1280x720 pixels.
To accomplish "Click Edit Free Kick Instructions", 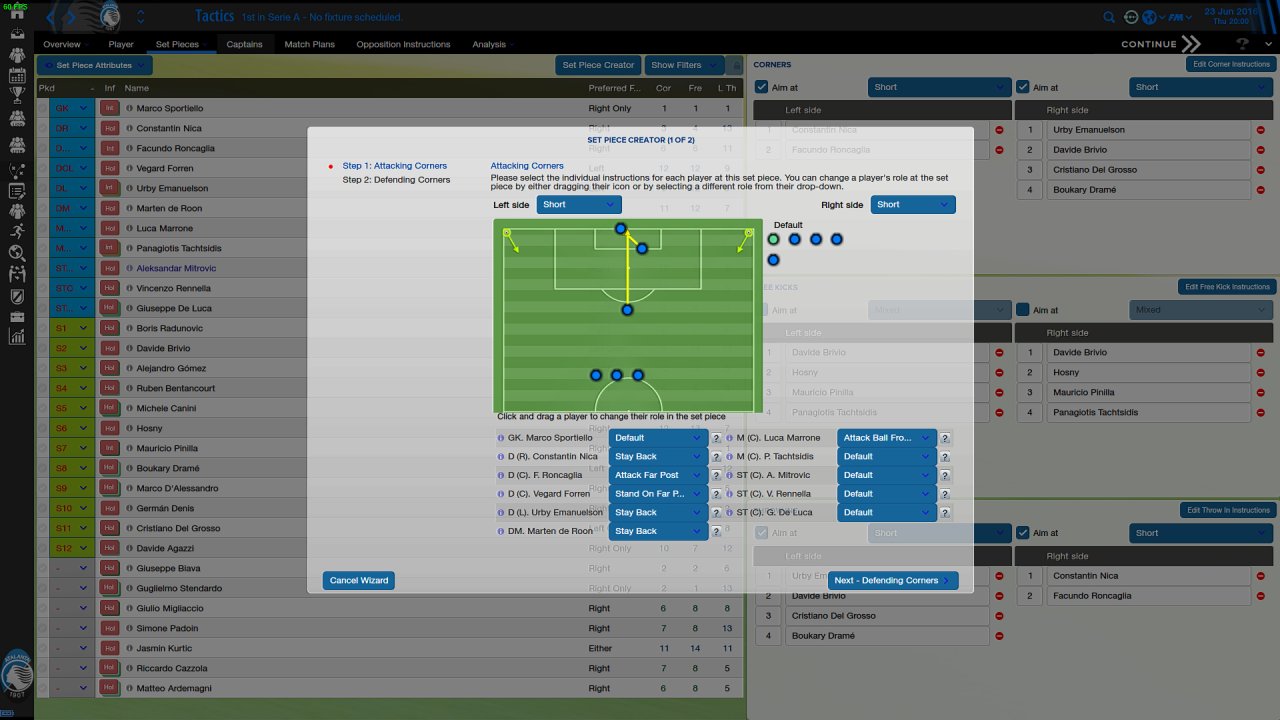I will (x=1227, y=287).
